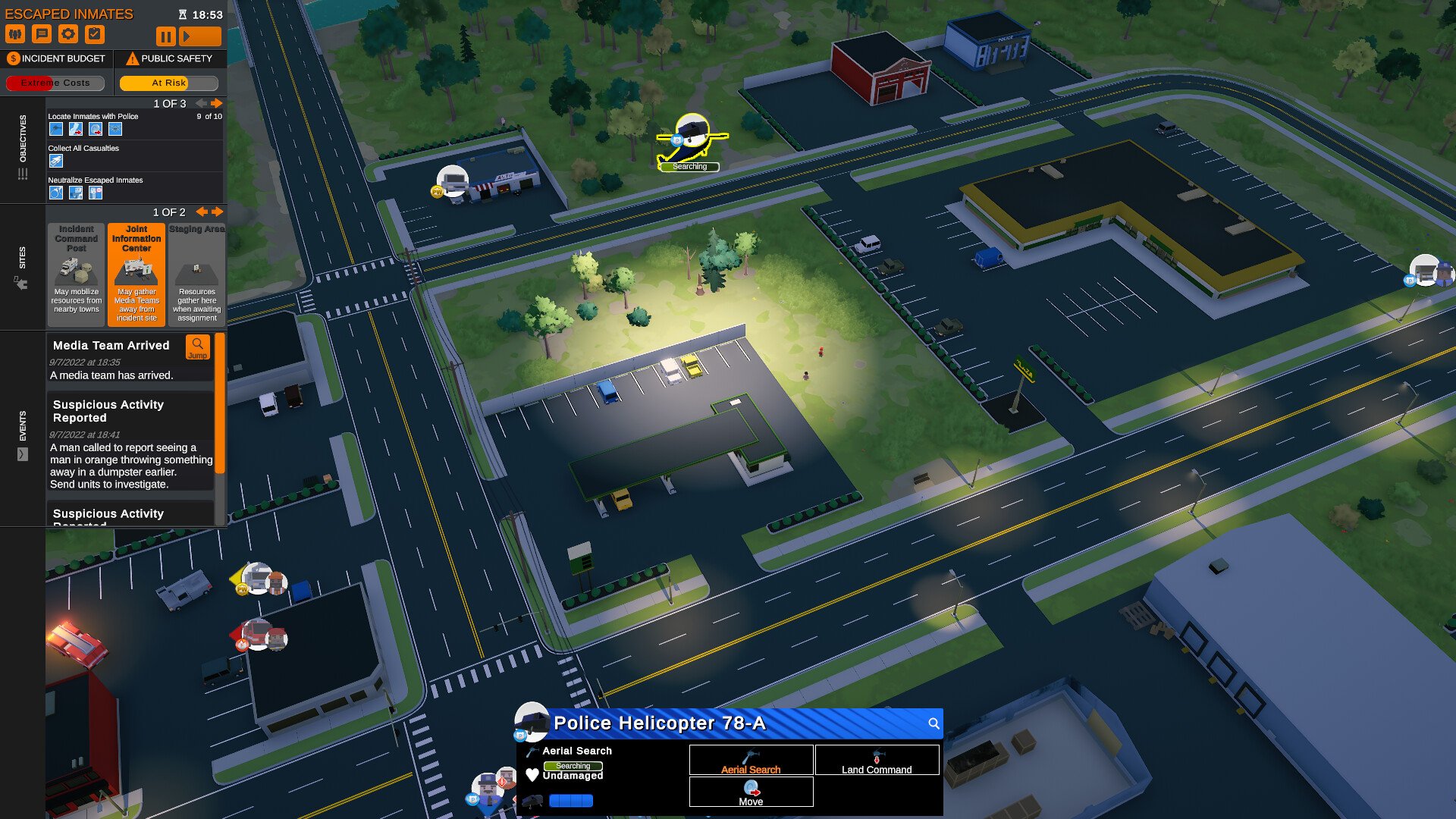Viewport: 1456px width, 819px height.
Task: Go to next objectives page
Action: 217,103
